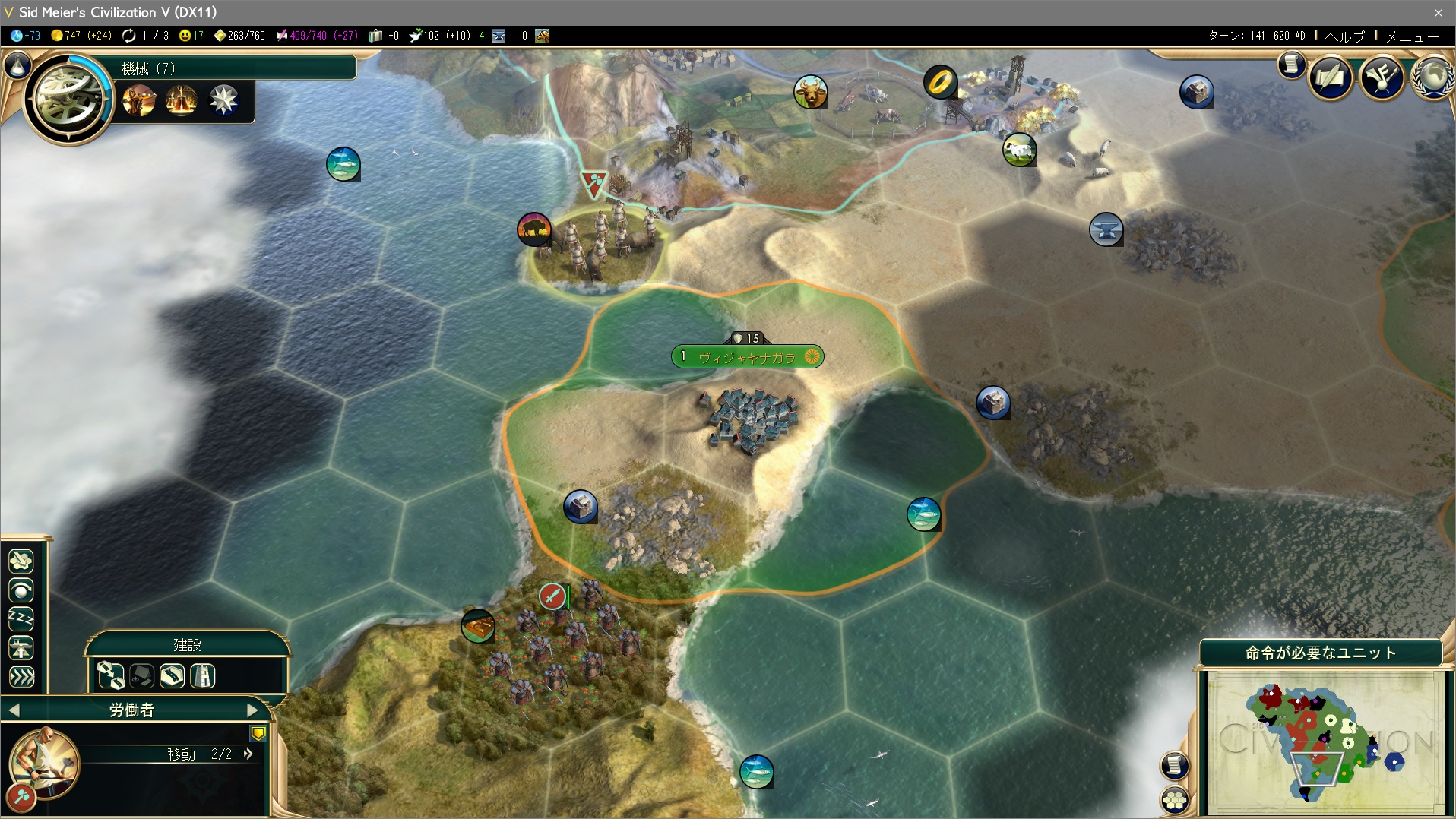Screen dimensions: 1456x819
Task: Open the World Congress globe button
Action: click(1433, 77)
